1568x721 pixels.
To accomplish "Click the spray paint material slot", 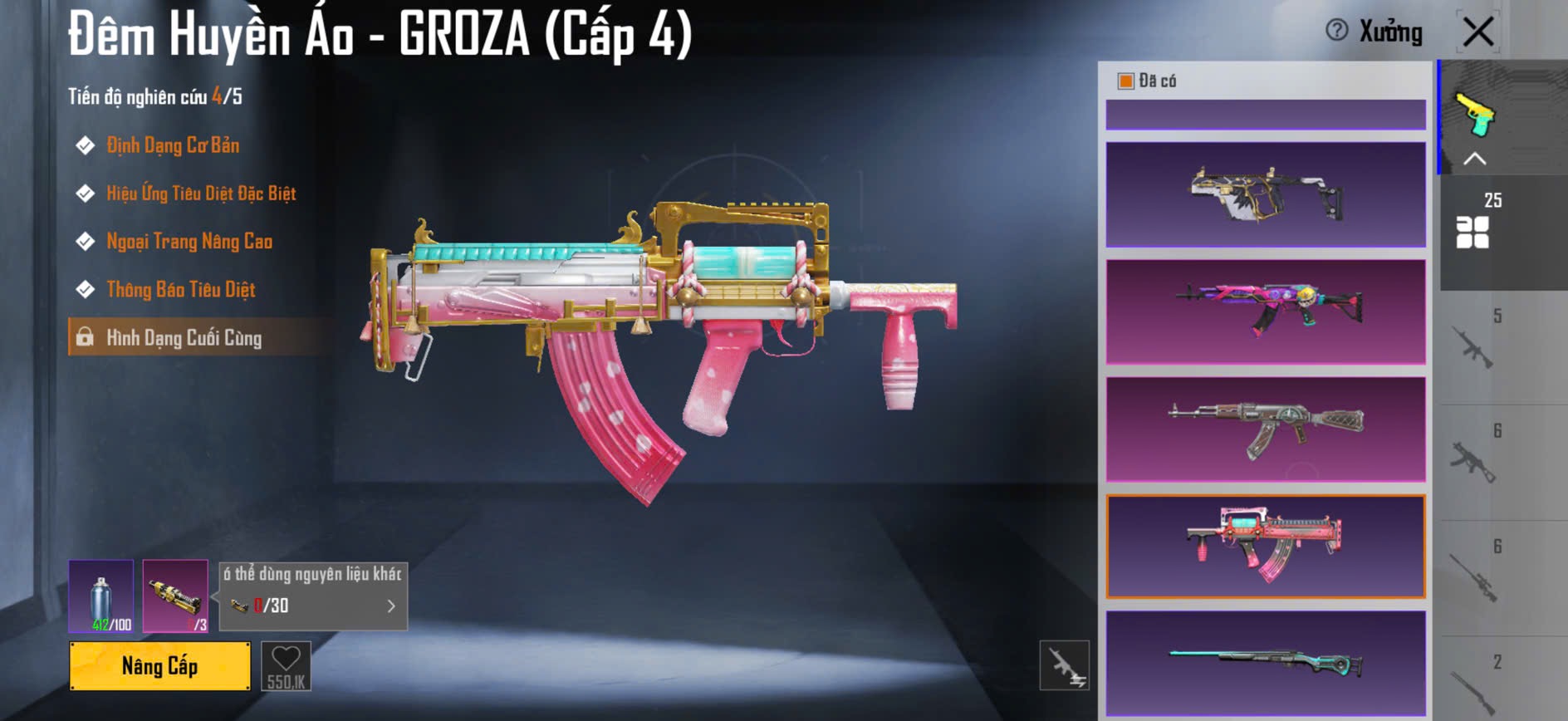I will click(x=100, y=596).
